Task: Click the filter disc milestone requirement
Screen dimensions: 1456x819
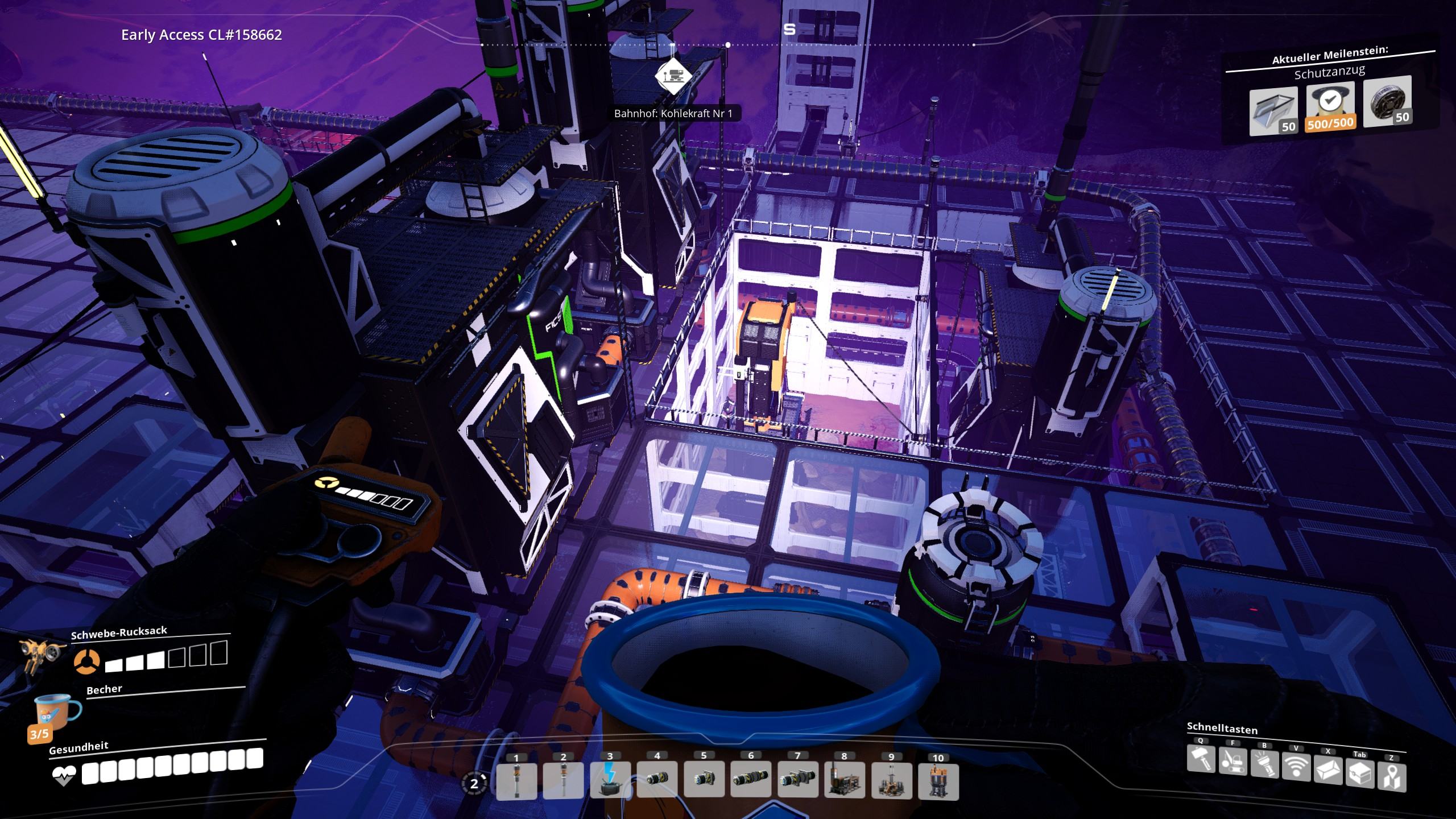Action: coord(1388,100)
